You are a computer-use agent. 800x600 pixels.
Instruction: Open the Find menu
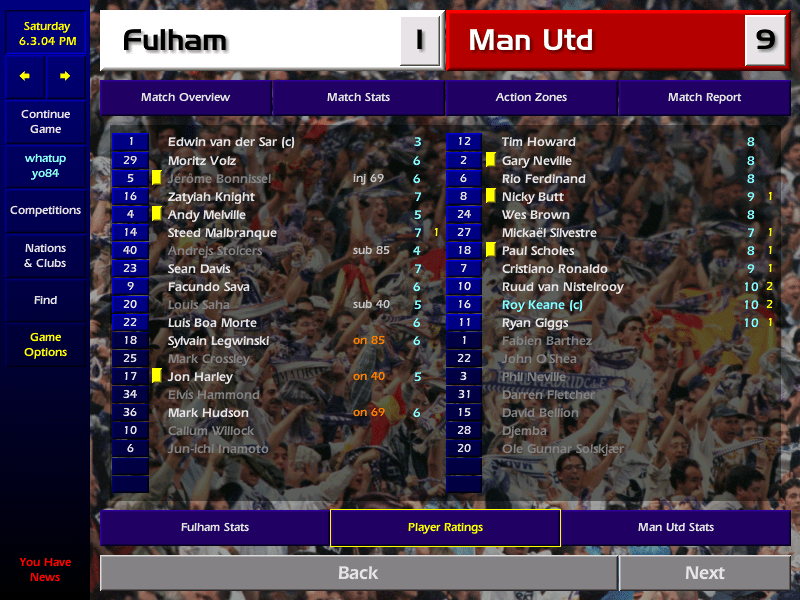click(45, 300)
